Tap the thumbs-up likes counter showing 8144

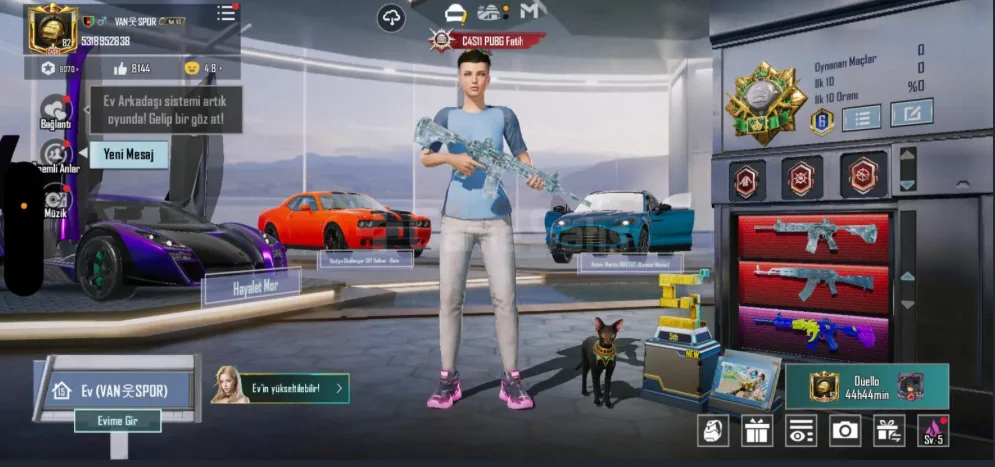132,68
